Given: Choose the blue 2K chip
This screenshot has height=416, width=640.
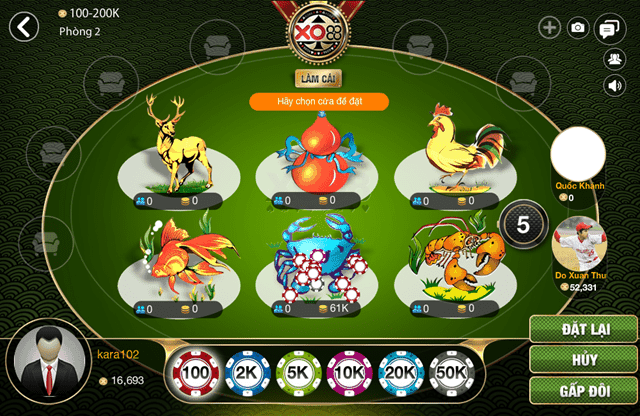Looking at the screenshot, I should click(x=246, y=372).
